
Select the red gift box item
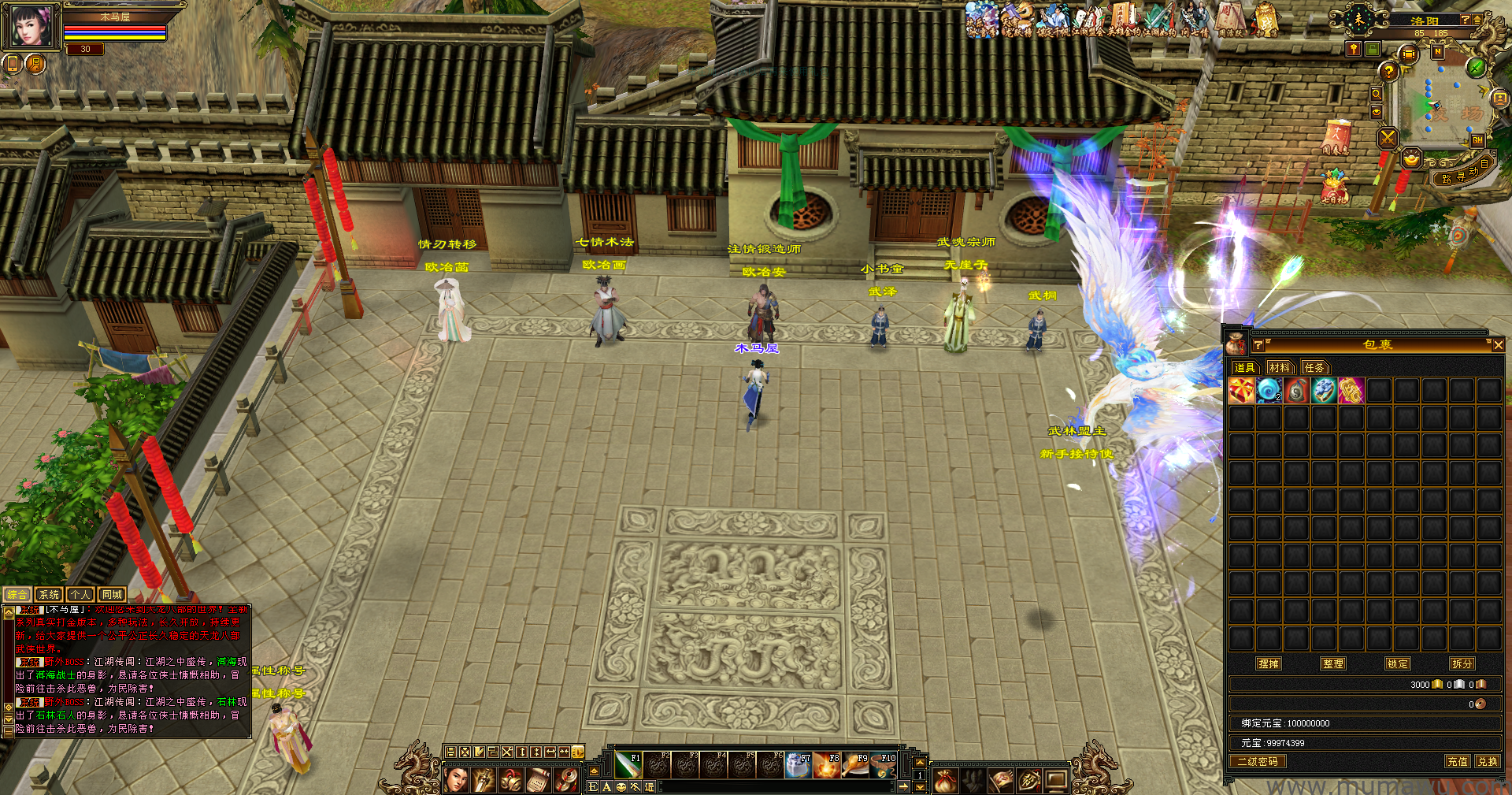point(1241,390)
